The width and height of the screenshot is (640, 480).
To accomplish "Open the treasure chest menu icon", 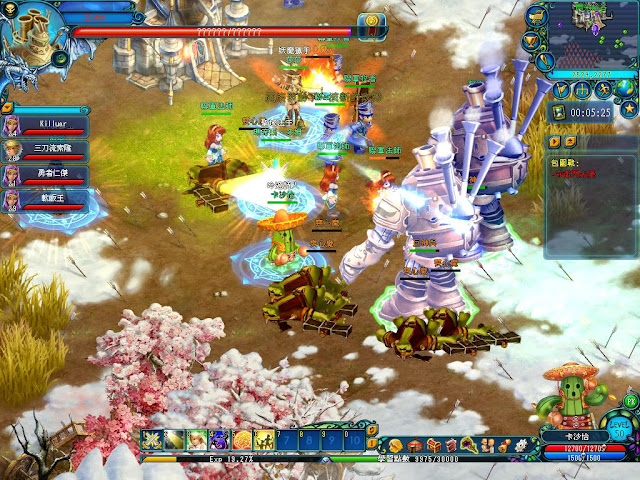I will coord(433,443).
